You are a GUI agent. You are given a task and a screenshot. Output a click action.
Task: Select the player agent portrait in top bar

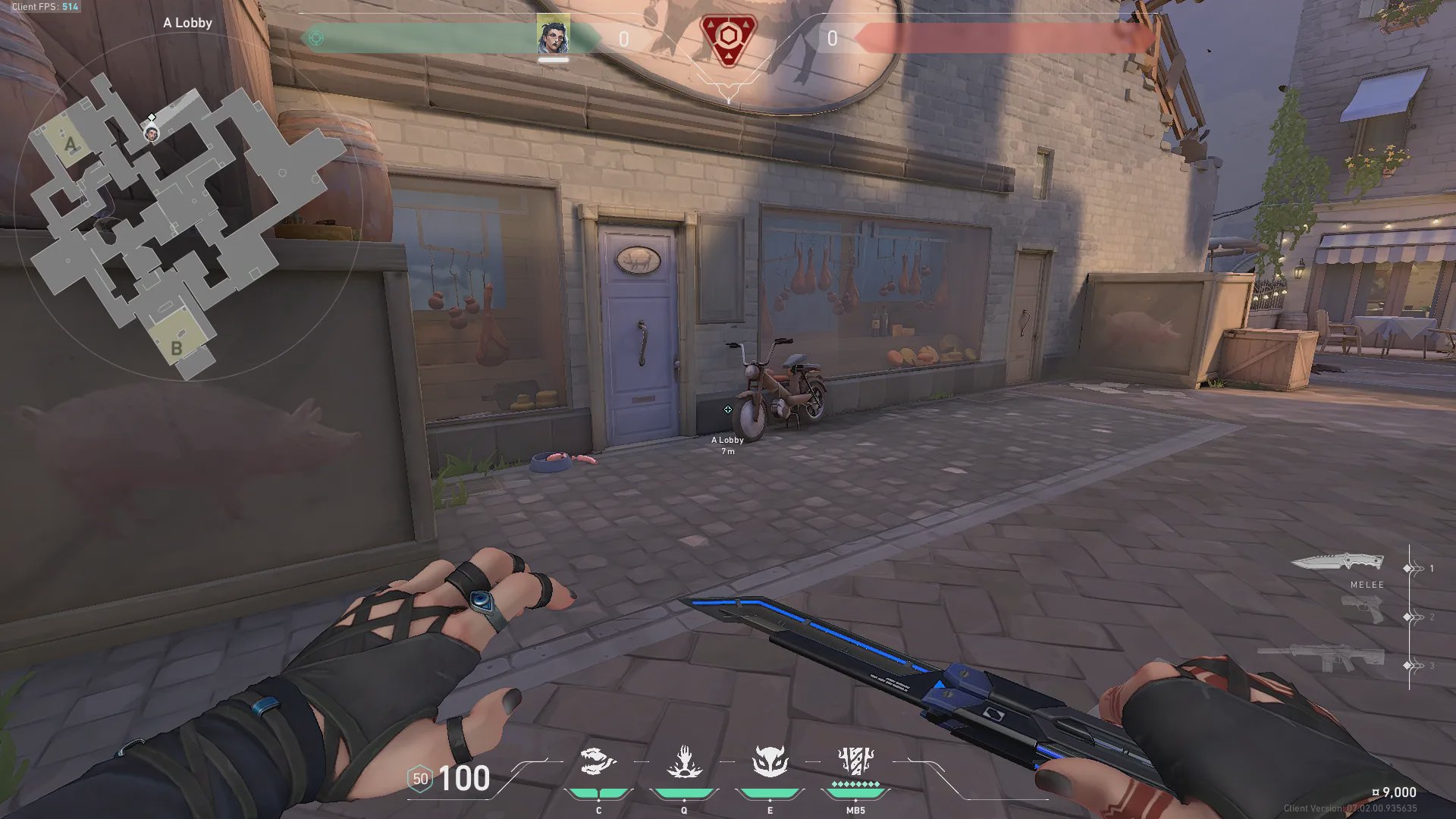(553, 36)
